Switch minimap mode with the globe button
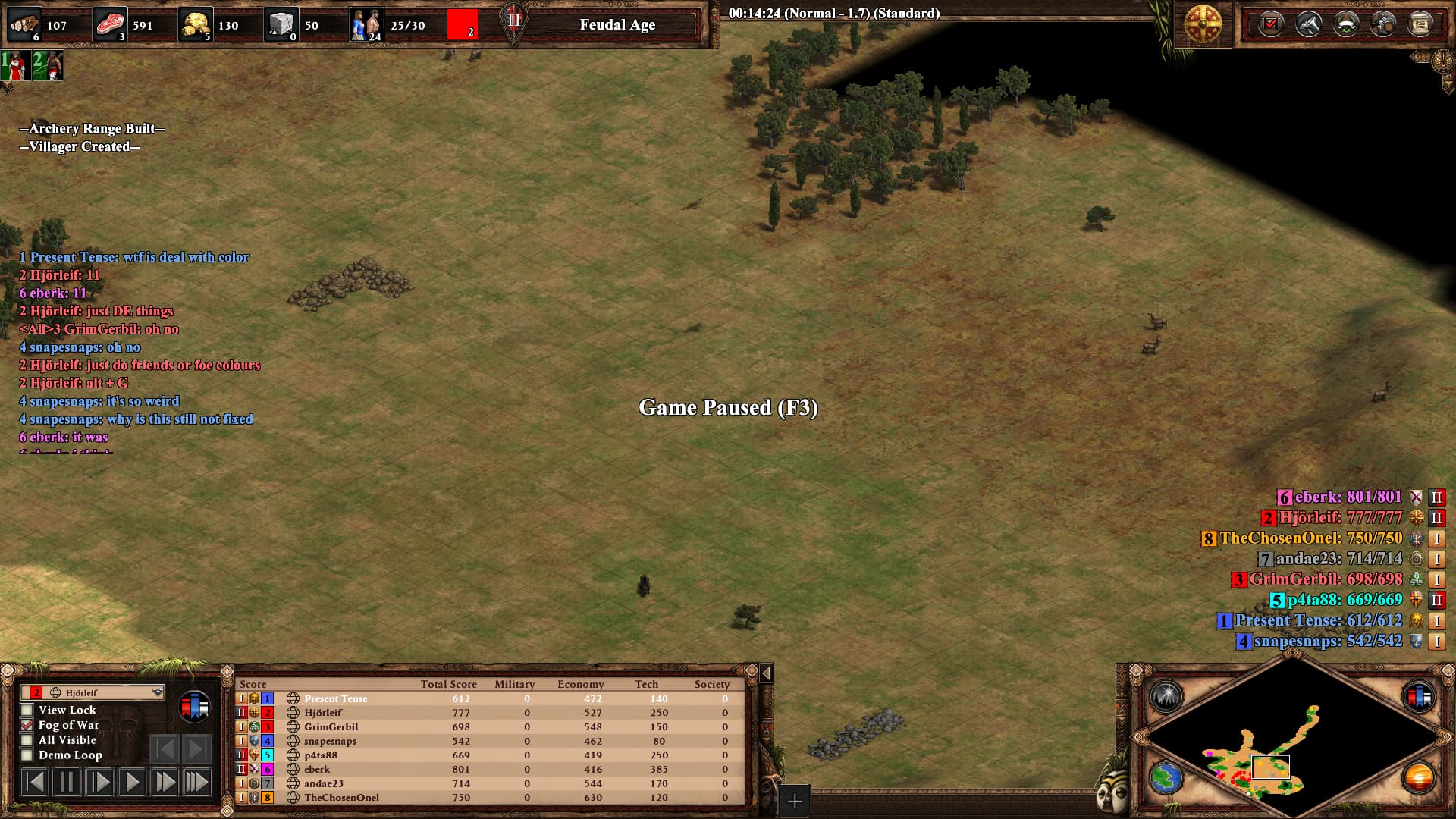Screen dimensions: 1456x819 click(1166, 778)
